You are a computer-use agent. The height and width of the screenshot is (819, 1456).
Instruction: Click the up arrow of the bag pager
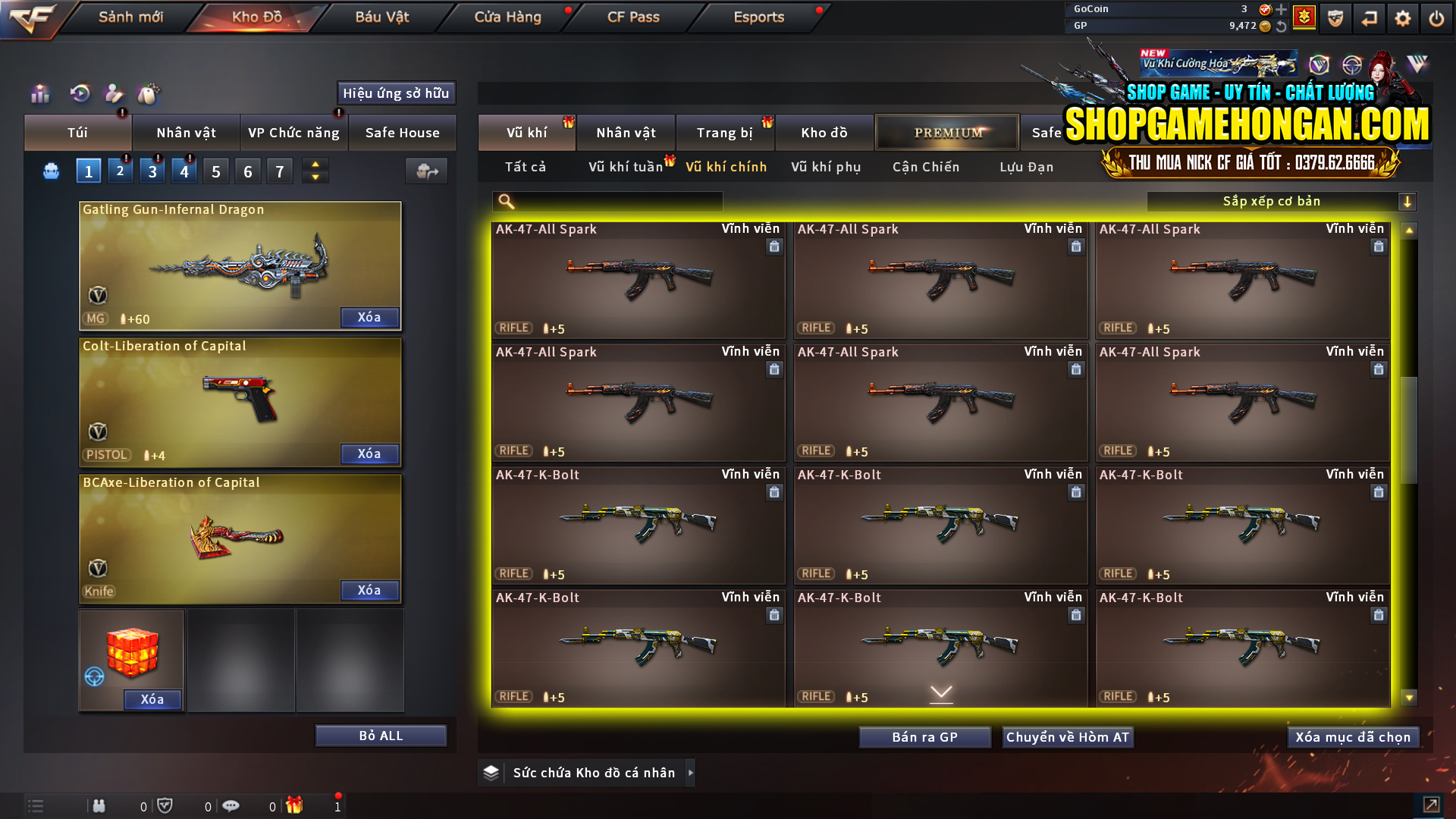[315, 164]
